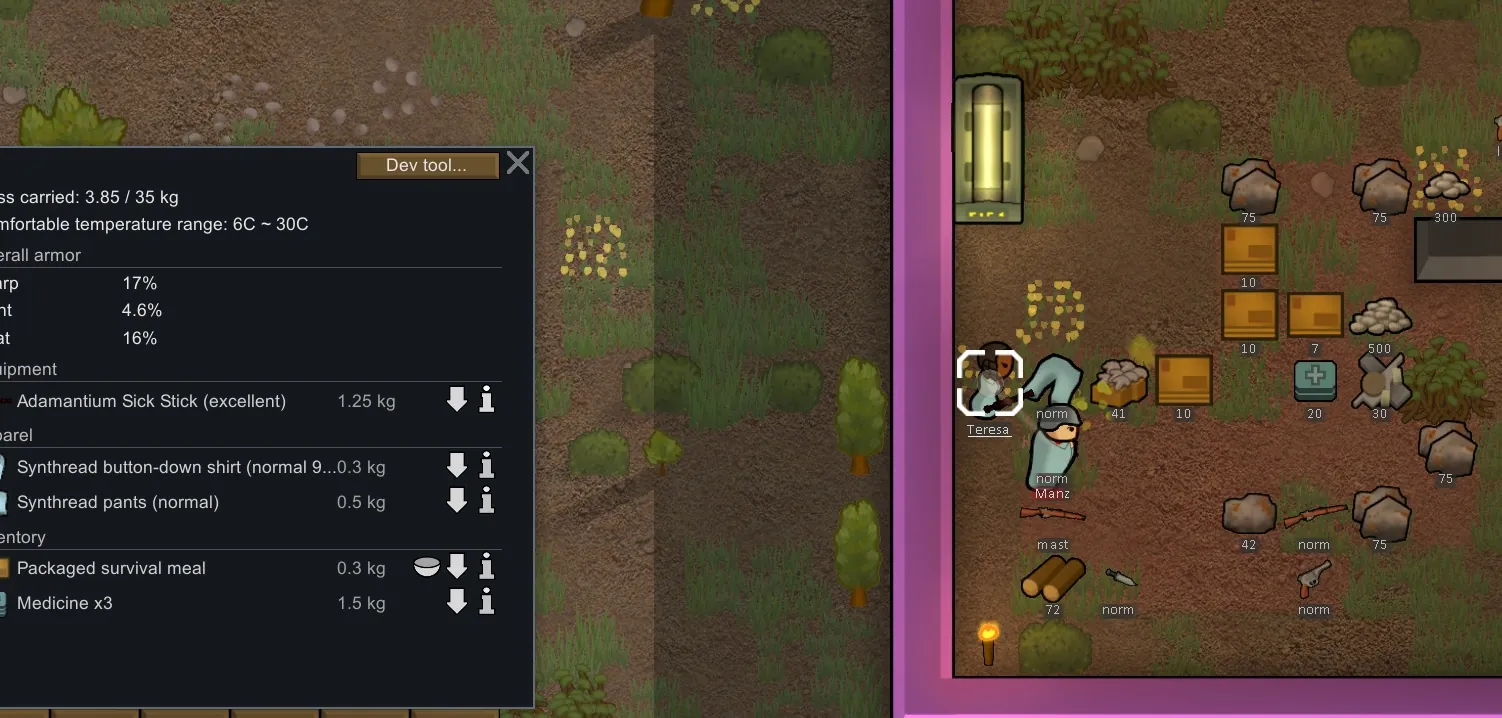Image resolution: width=1502 pixels, height=718 pixels.
Task: Drop the Adamantium Sick Stick
Action: (457, 401)
